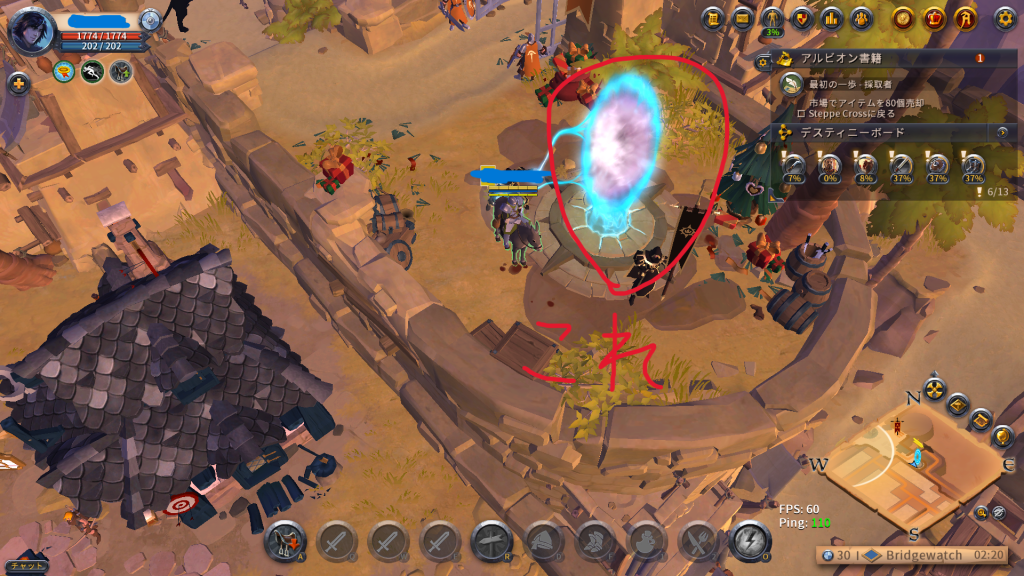Open the settings gear menu
Image resolution: width=1024 pixels, height=576 pixels.
(1004, 18)
